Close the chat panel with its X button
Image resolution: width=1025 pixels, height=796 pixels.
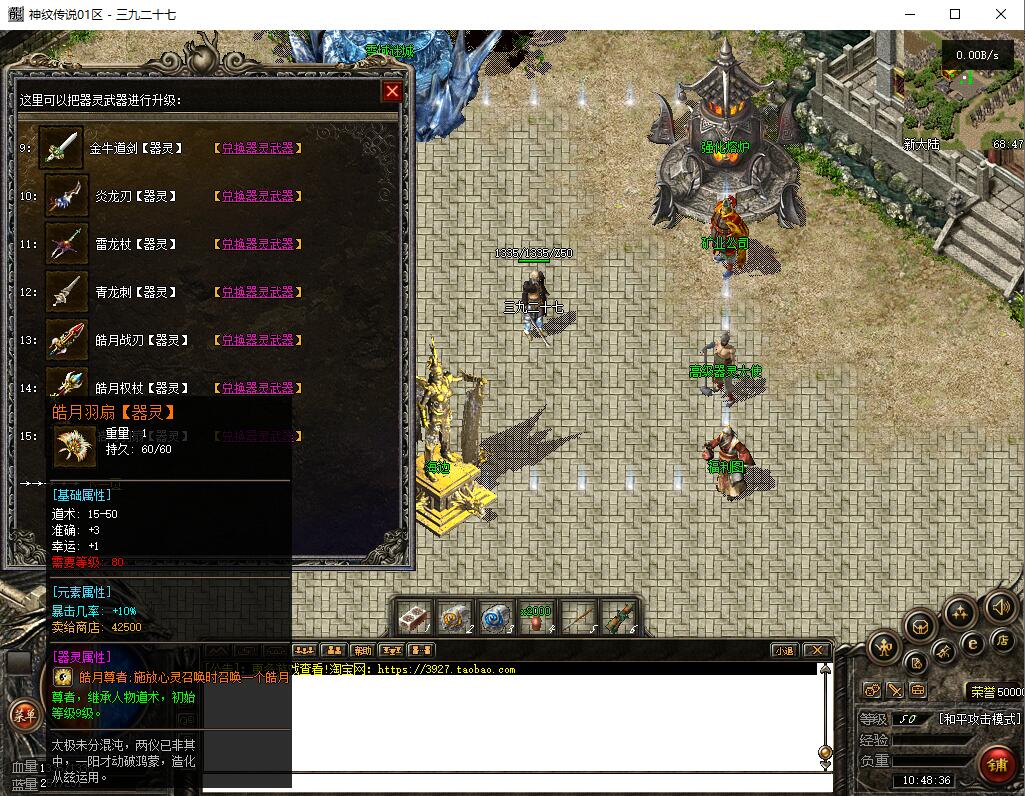coord(817,650)
